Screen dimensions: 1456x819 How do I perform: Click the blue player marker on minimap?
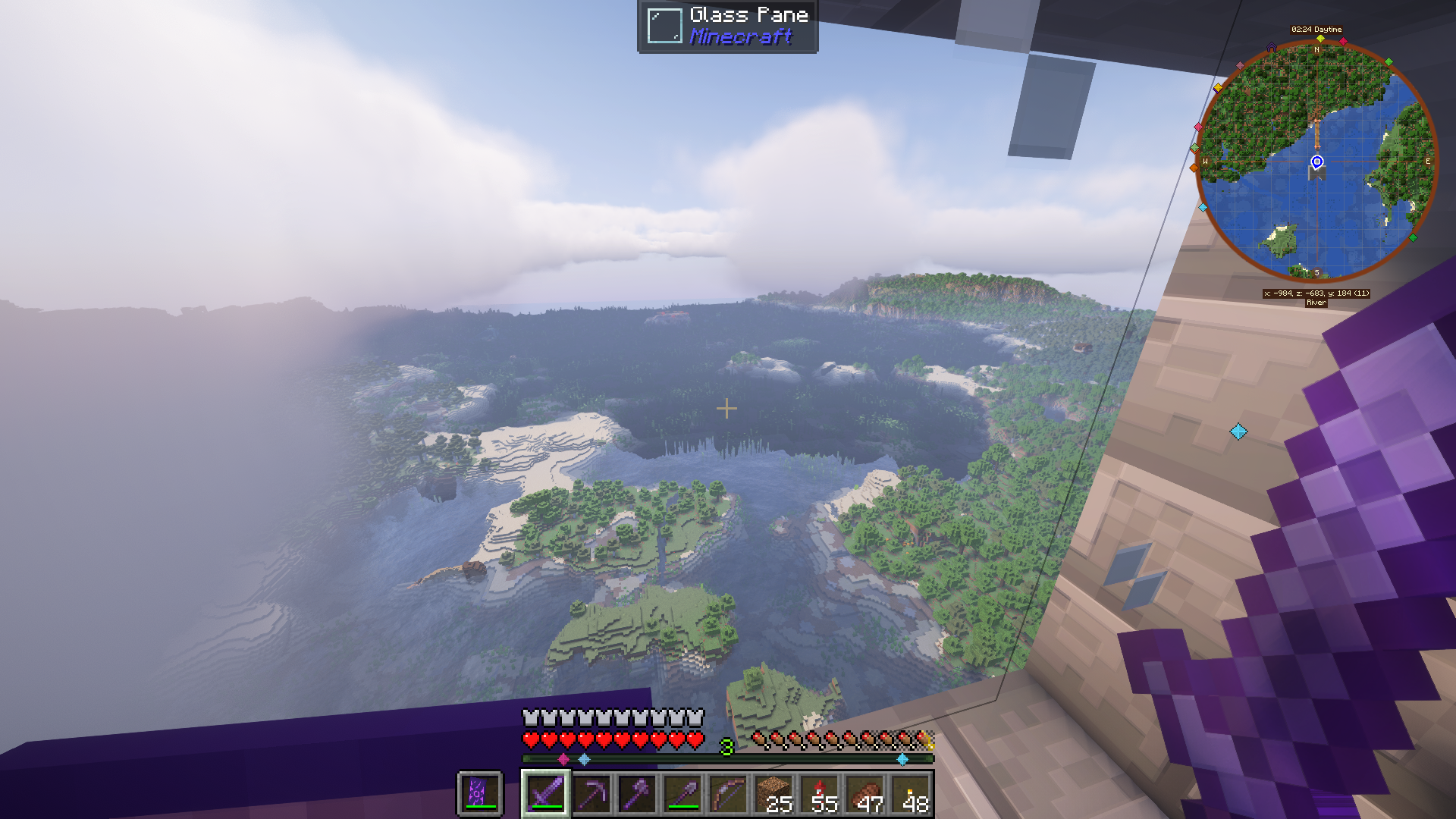click(1317, 162)
